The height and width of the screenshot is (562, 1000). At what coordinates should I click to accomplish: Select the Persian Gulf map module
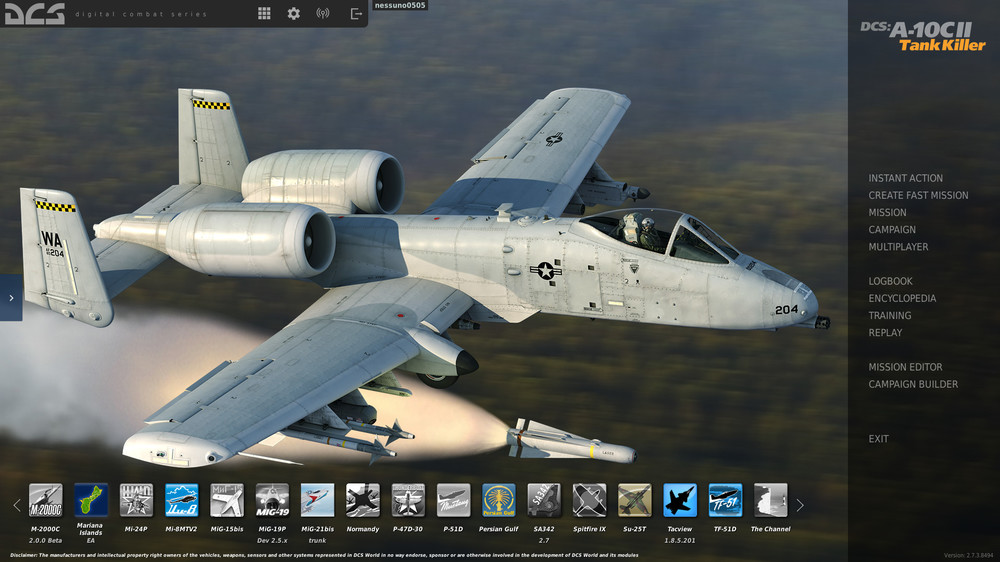pos(499,500)
